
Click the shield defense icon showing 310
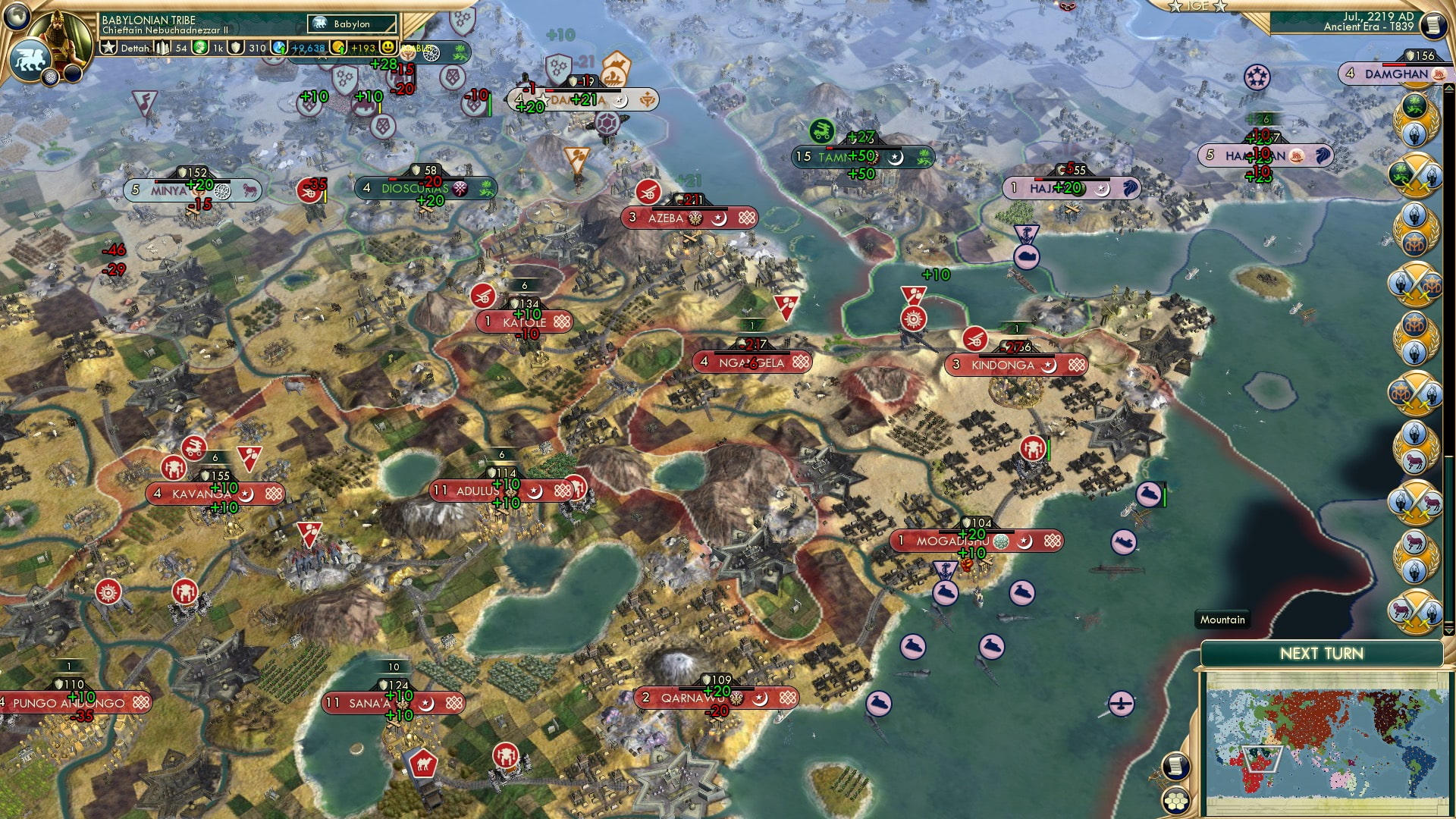click(237, 49)
